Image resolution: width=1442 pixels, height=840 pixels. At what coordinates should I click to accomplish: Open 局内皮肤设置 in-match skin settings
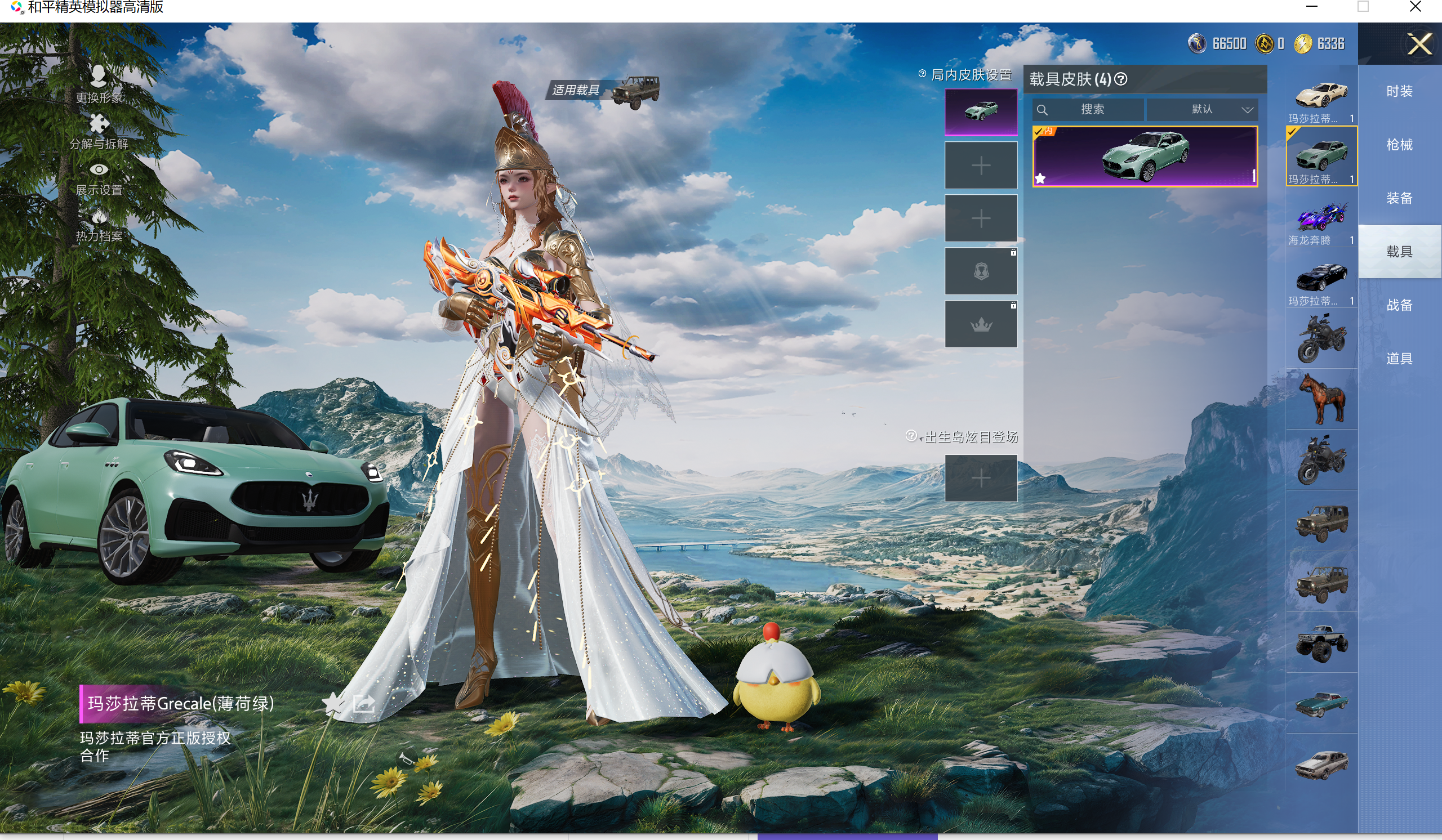971,75
